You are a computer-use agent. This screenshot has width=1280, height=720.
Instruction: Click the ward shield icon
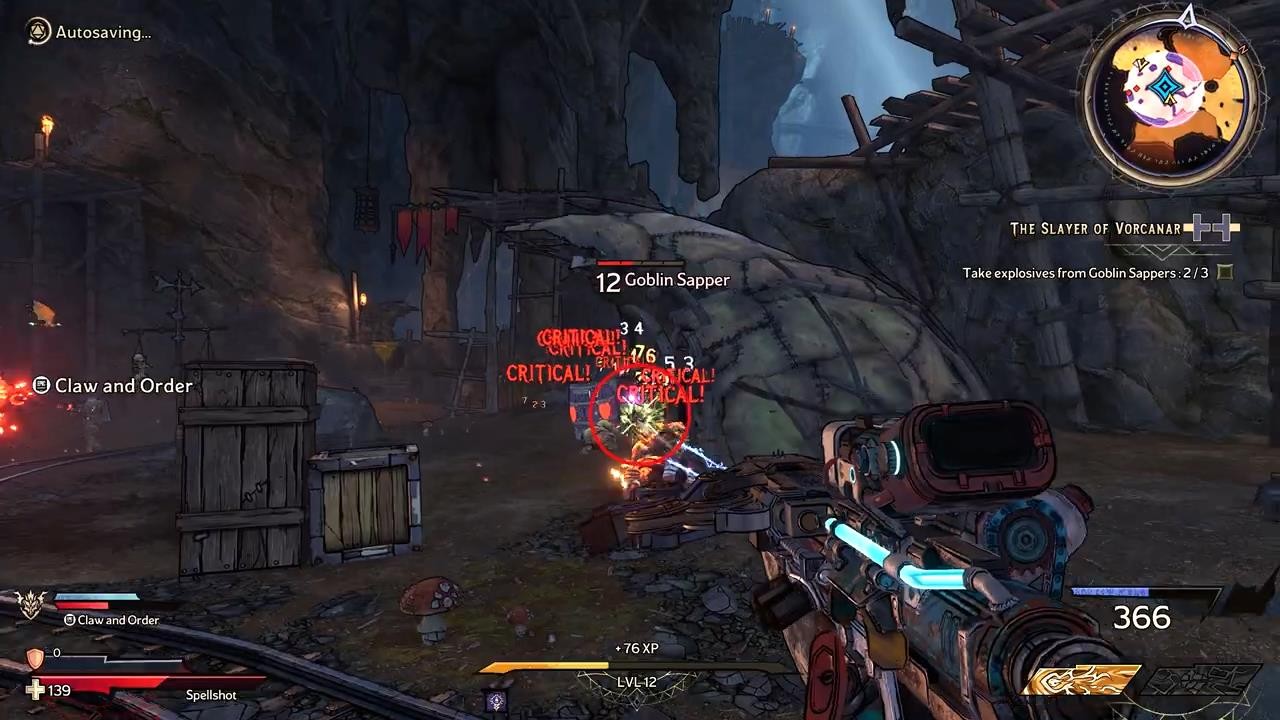tap(35, 657)
